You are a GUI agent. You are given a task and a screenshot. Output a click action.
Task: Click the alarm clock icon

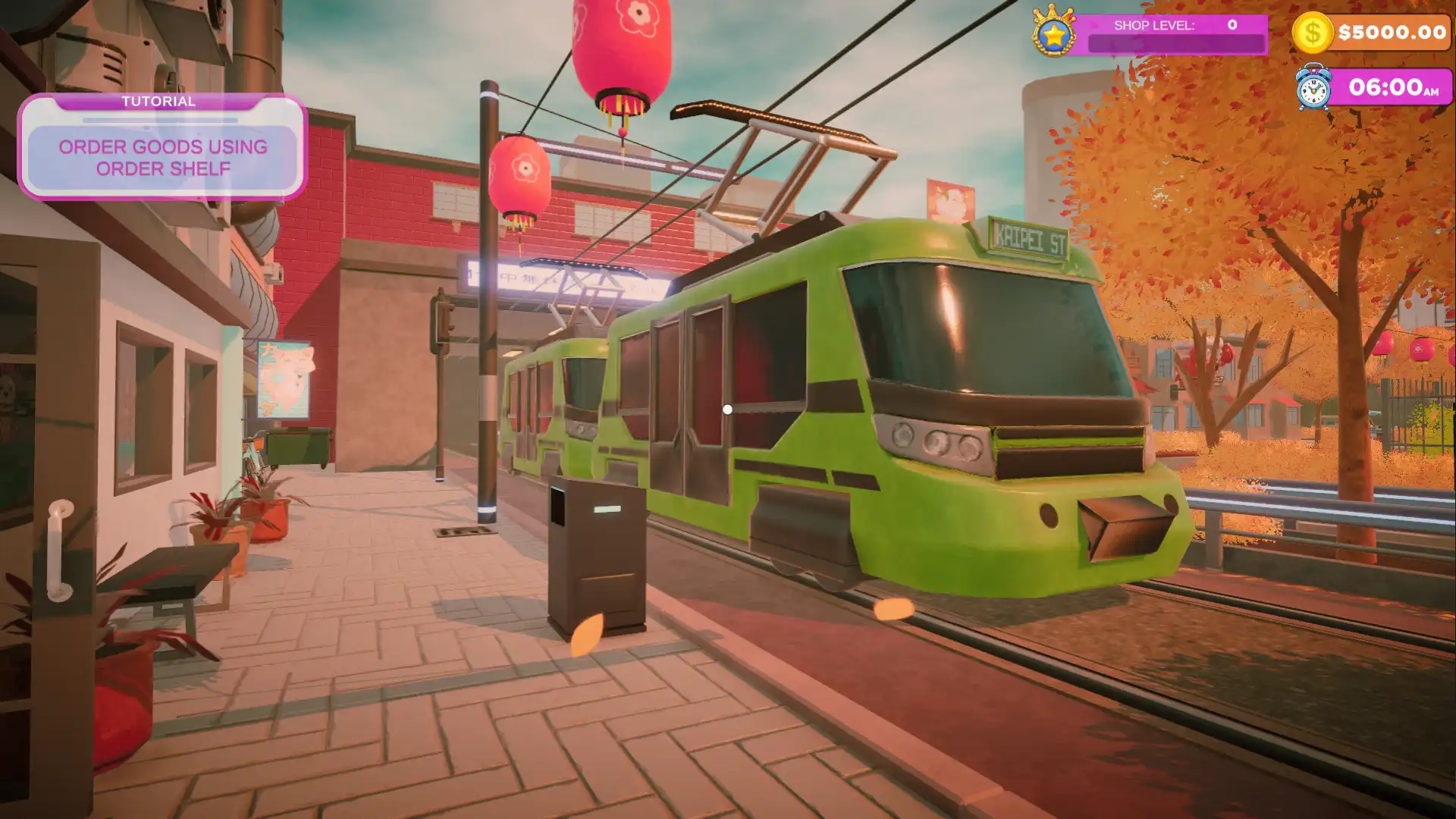click(1313, 88)
